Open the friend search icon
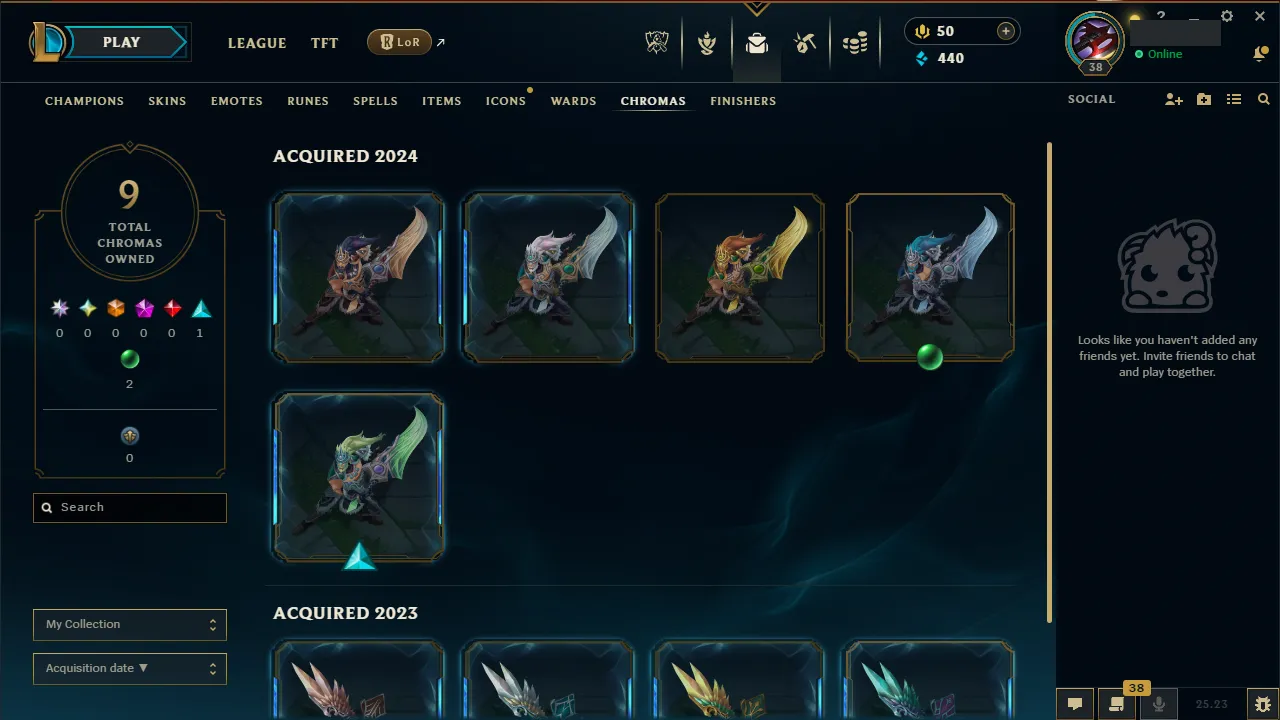This screenshot has width=1280, height=720. point(1263,99)
